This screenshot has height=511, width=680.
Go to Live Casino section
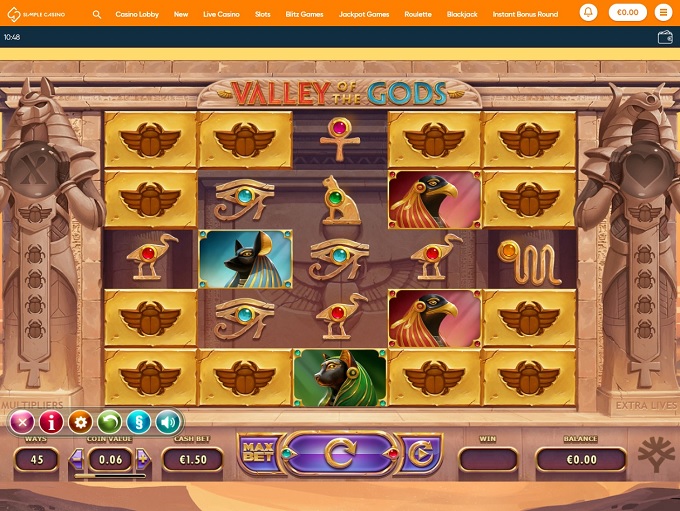click(x=221, y=15)
